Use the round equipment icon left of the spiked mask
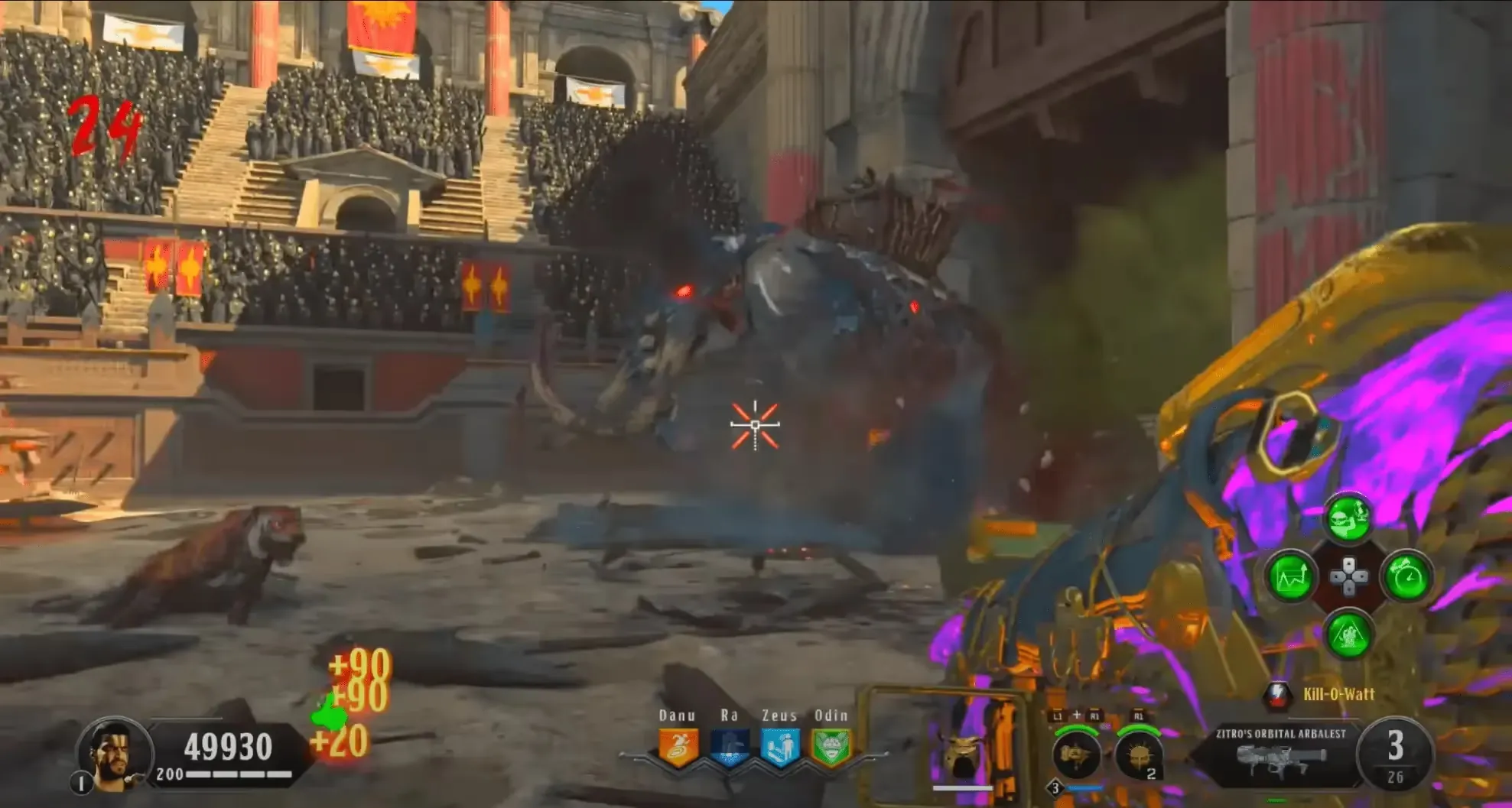Viewport: 1512px width, 808px height. [x=1077, y=754]
